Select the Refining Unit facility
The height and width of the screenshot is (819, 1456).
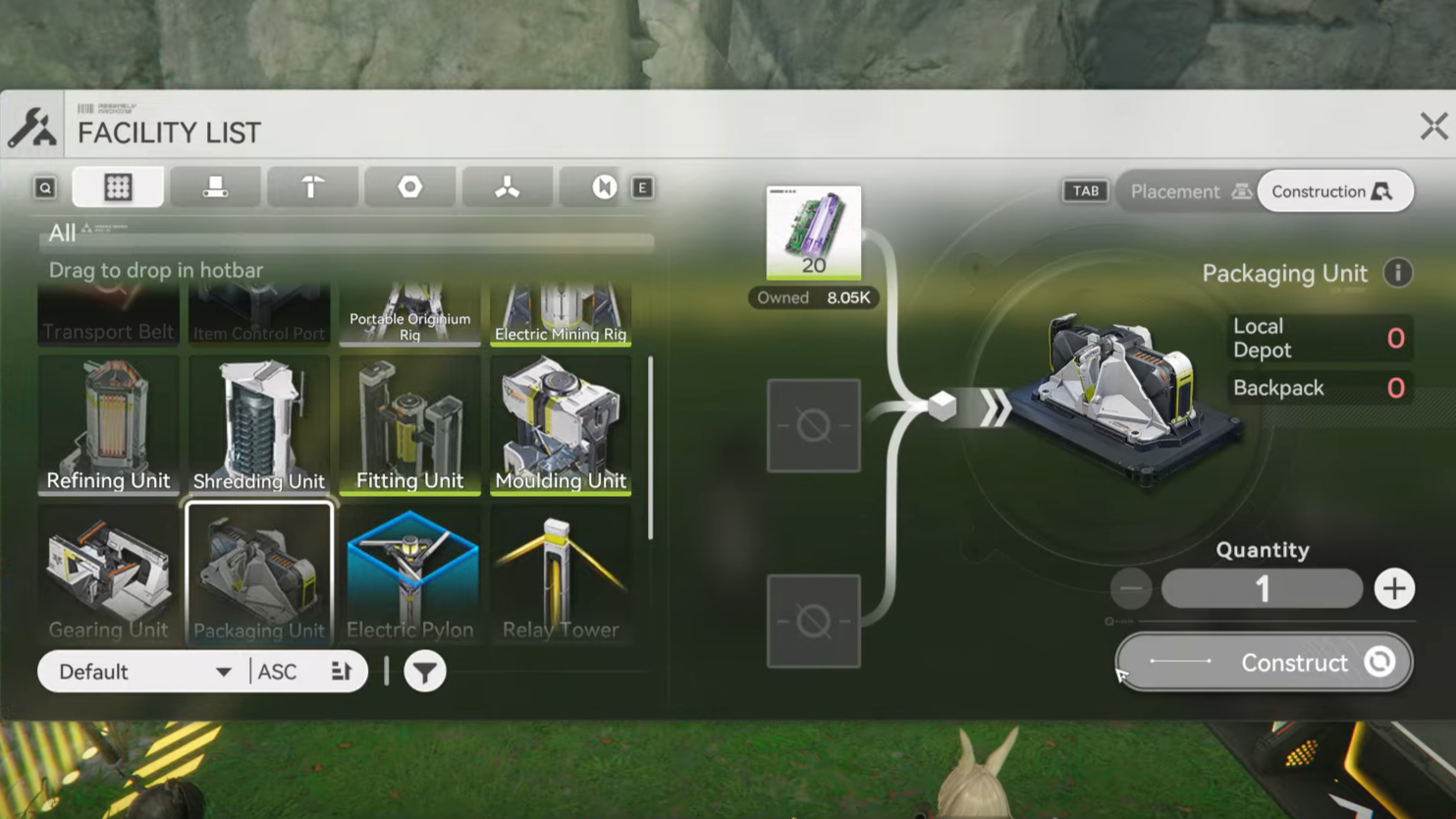(108, 424)
